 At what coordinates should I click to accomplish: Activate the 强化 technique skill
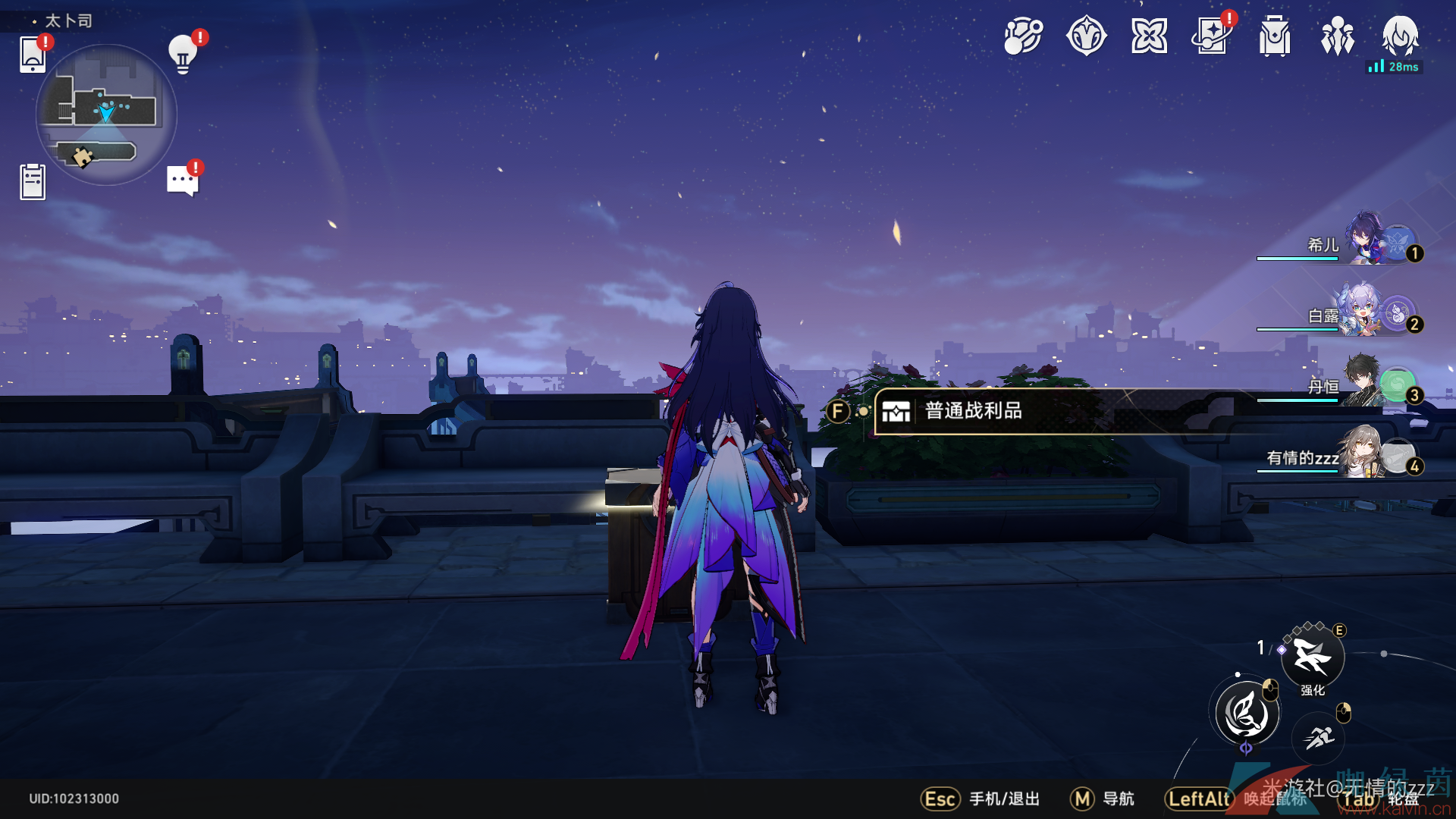click(1313, 657)
